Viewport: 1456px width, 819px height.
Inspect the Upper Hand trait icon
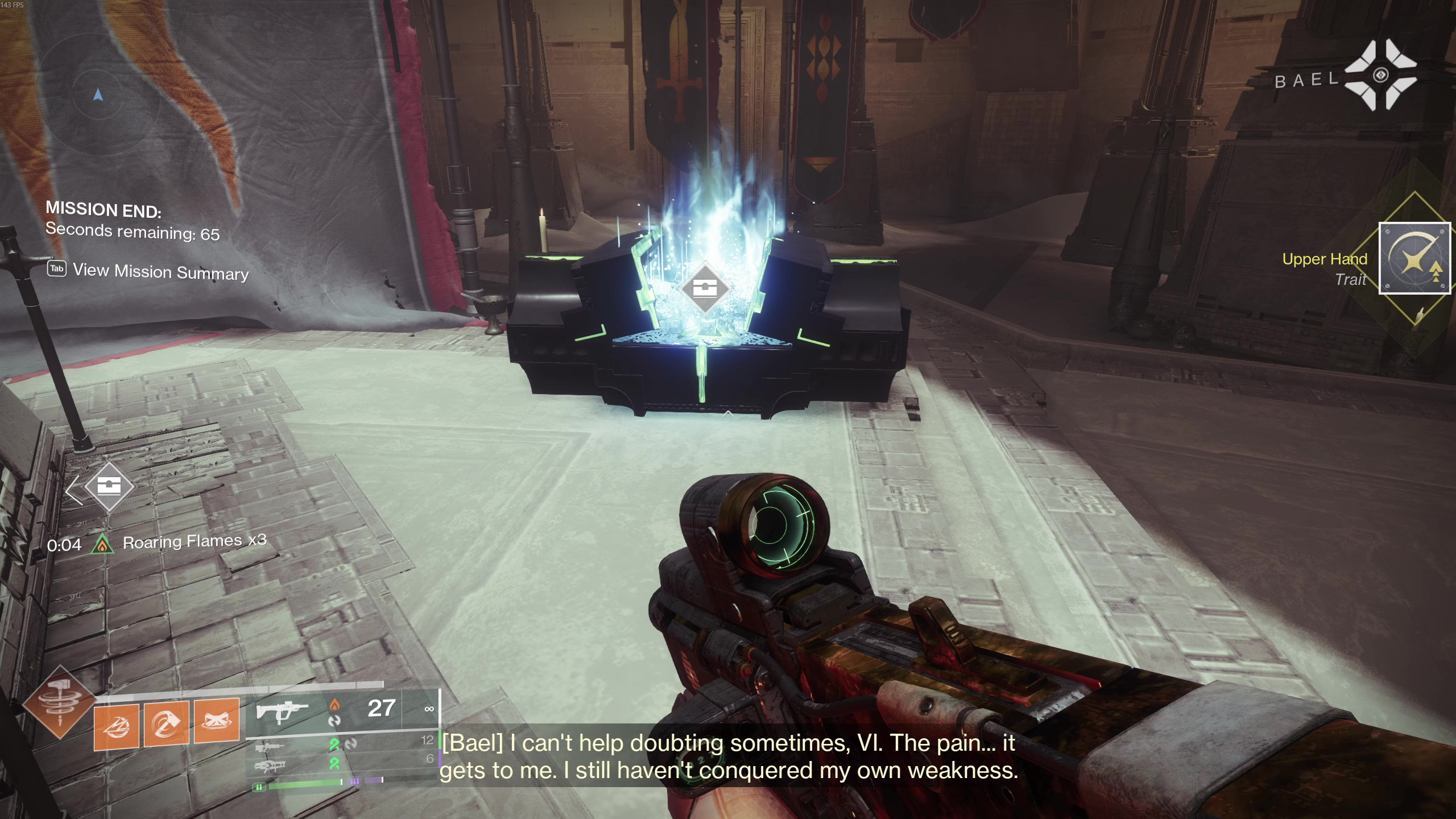(1414, 259)
